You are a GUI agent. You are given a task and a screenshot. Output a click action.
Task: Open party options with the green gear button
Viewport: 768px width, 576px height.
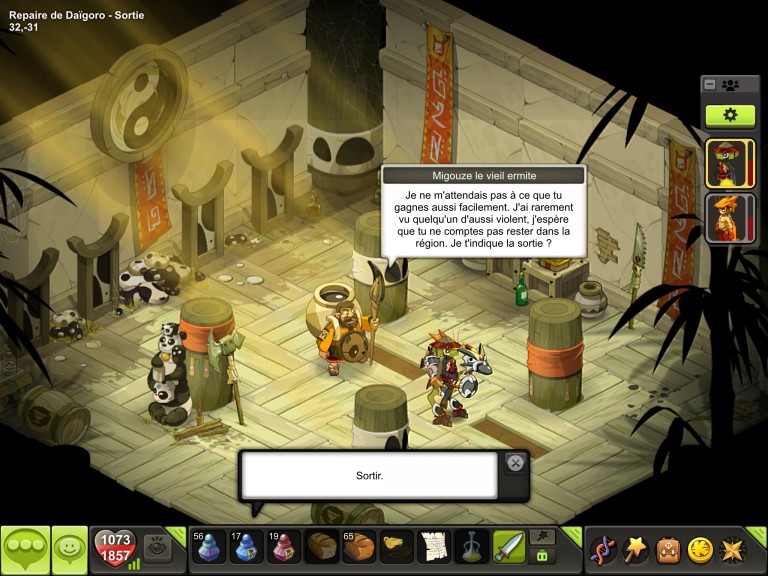[x=730, y=115]
